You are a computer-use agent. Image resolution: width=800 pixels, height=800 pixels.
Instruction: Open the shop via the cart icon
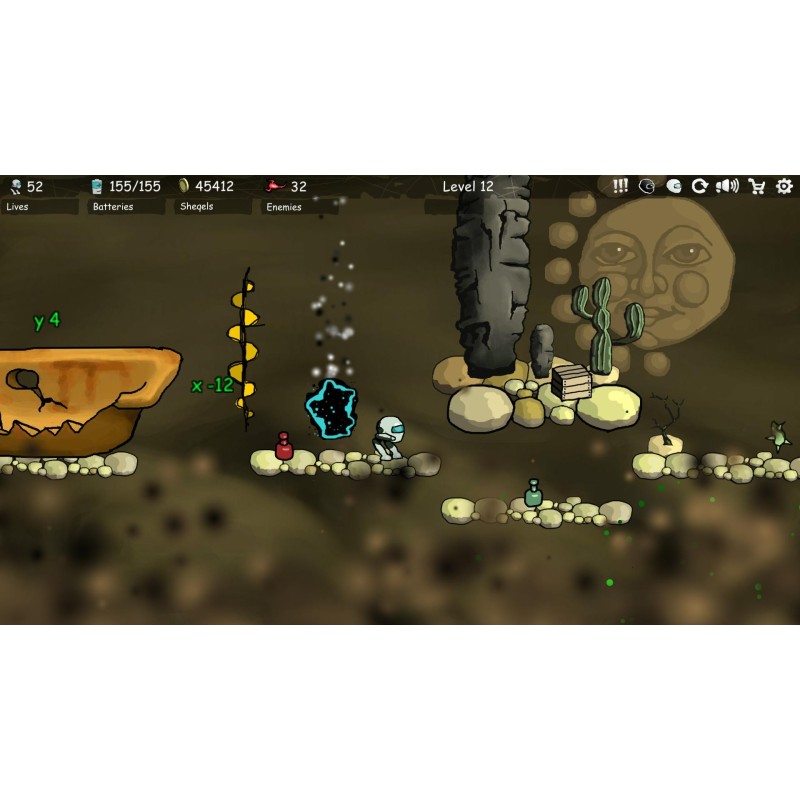pos(757,186)
